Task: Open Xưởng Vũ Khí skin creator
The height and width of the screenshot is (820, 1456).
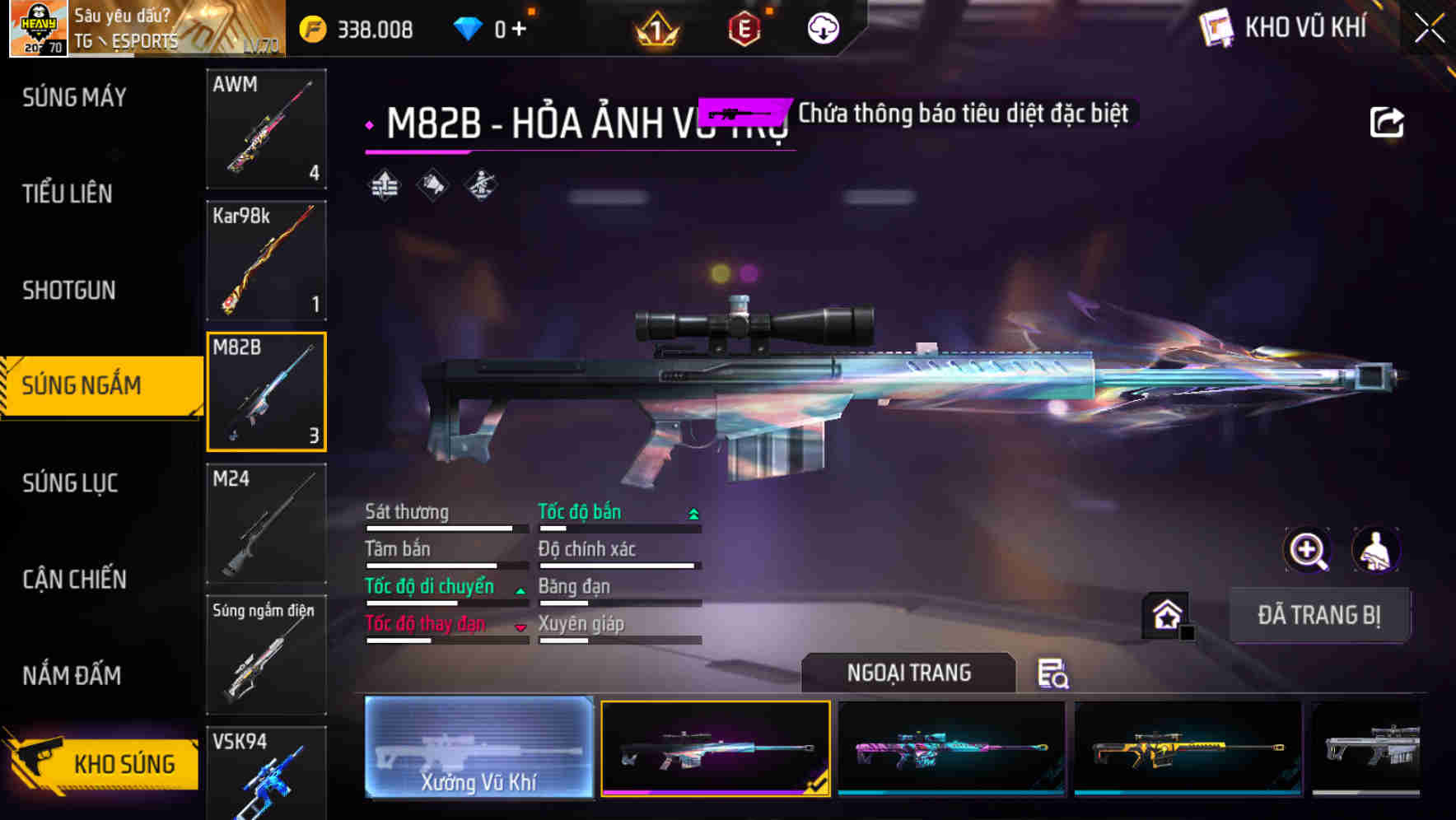Action: point(478,749)
